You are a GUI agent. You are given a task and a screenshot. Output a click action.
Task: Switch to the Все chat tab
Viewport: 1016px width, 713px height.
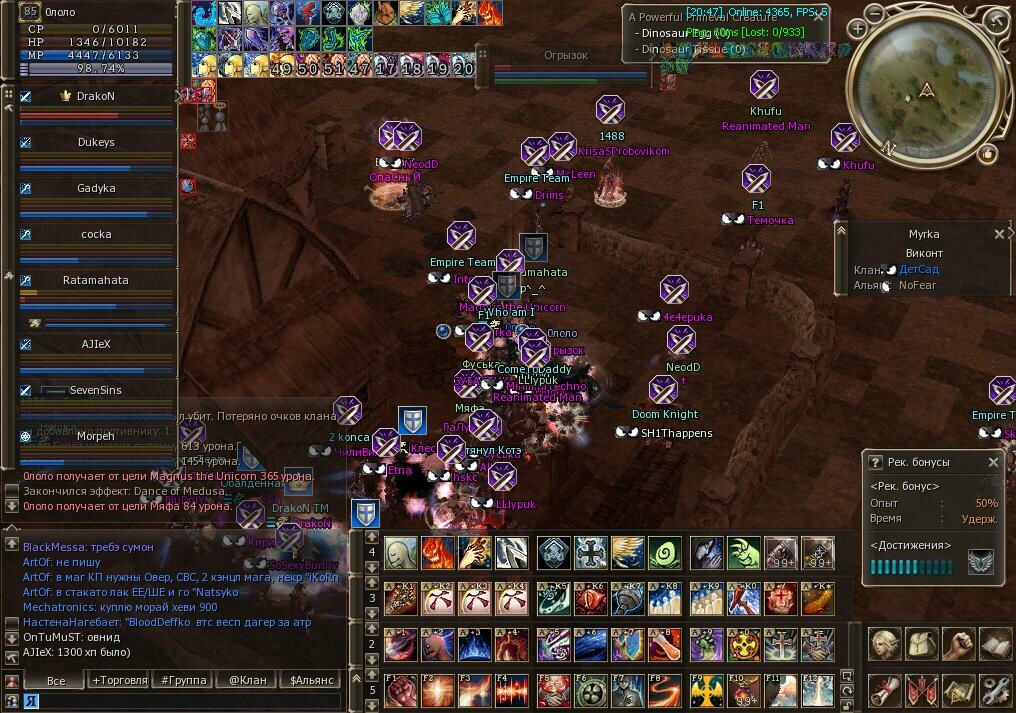click(55, 680)
